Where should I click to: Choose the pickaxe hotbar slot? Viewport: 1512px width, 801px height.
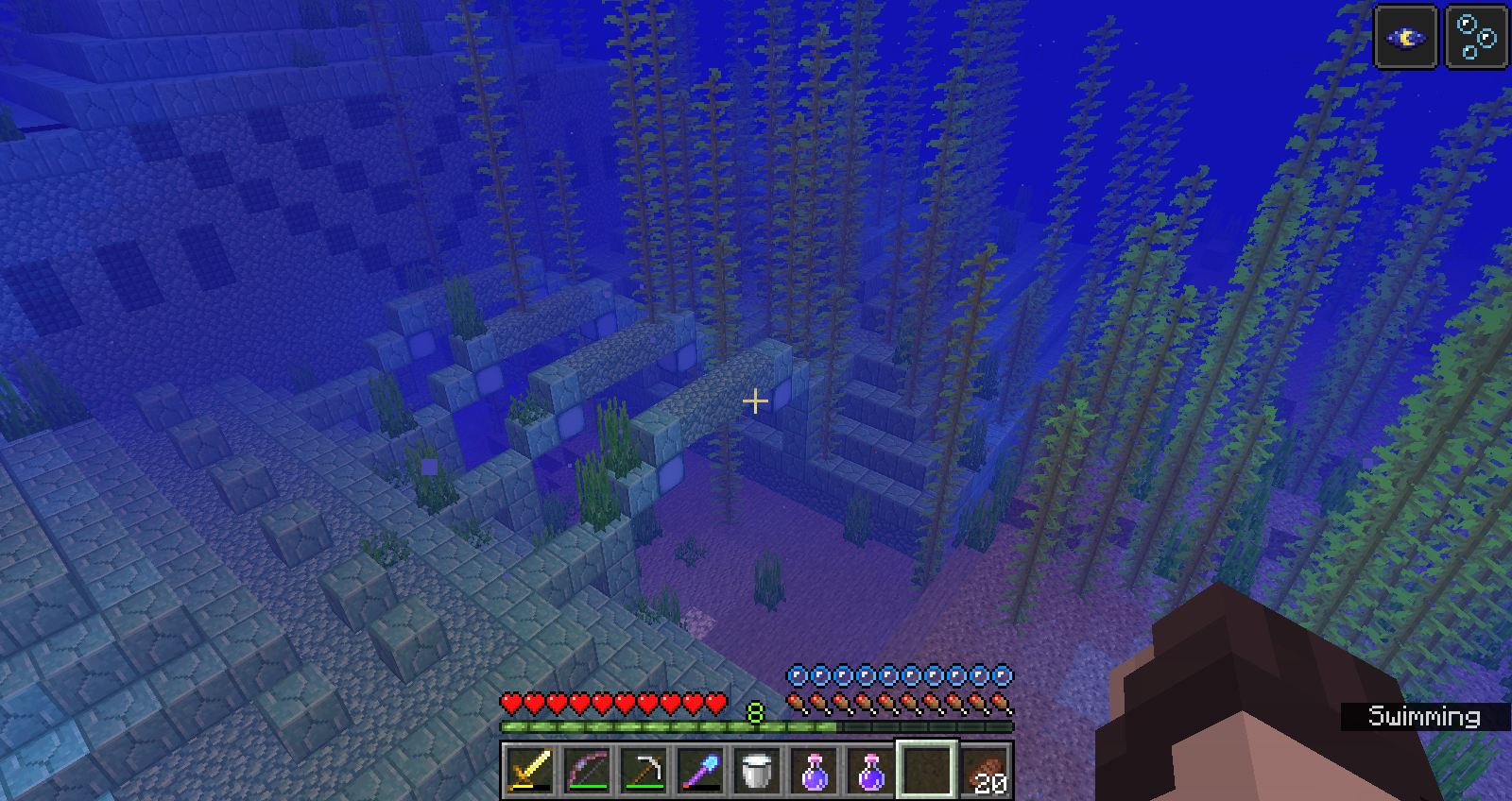pyautogui.click(x=644, y=771)
